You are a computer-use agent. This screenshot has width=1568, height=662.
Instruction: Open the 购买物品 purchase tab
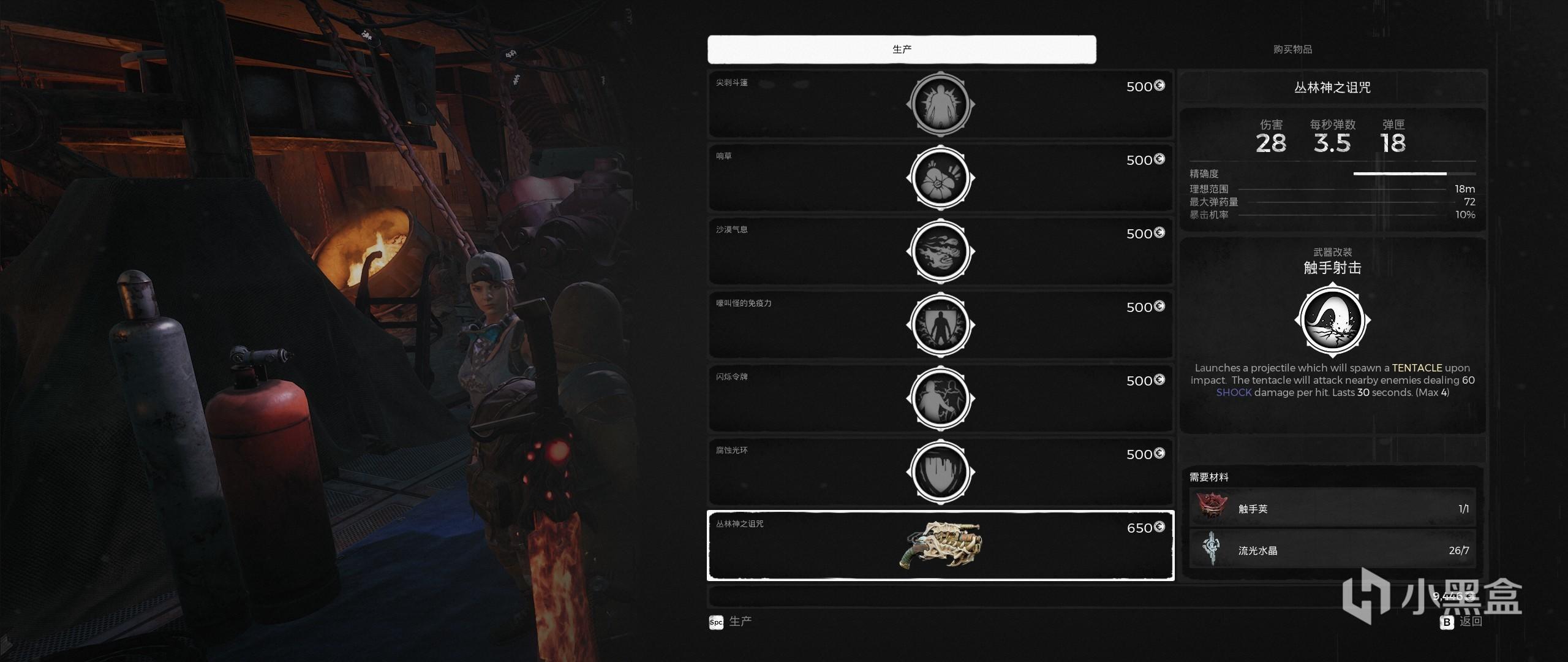1292,49
